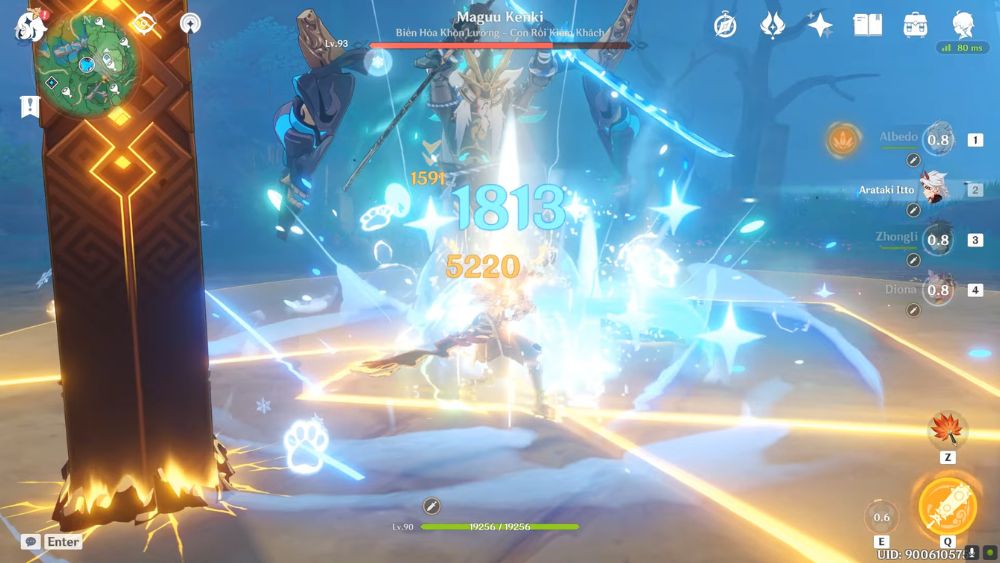Open the Adventurer Handbook compass icon

coord(725,26)
